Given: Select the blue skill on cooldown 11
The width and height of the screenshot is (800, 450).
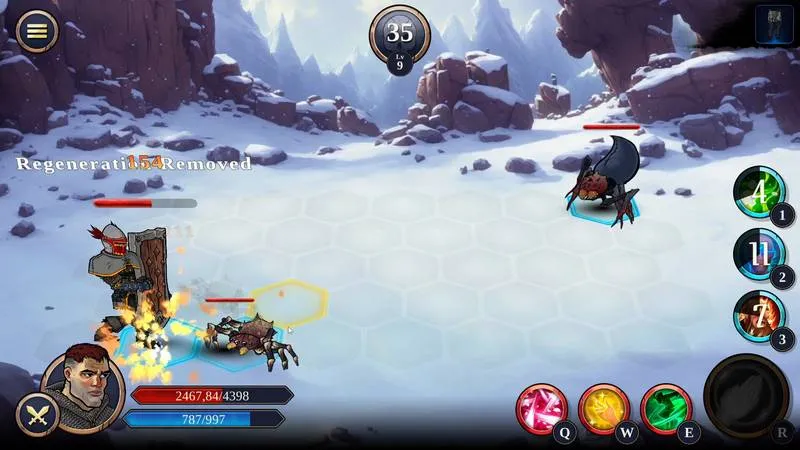Looking at the screenshot, I should pos(759,253).
